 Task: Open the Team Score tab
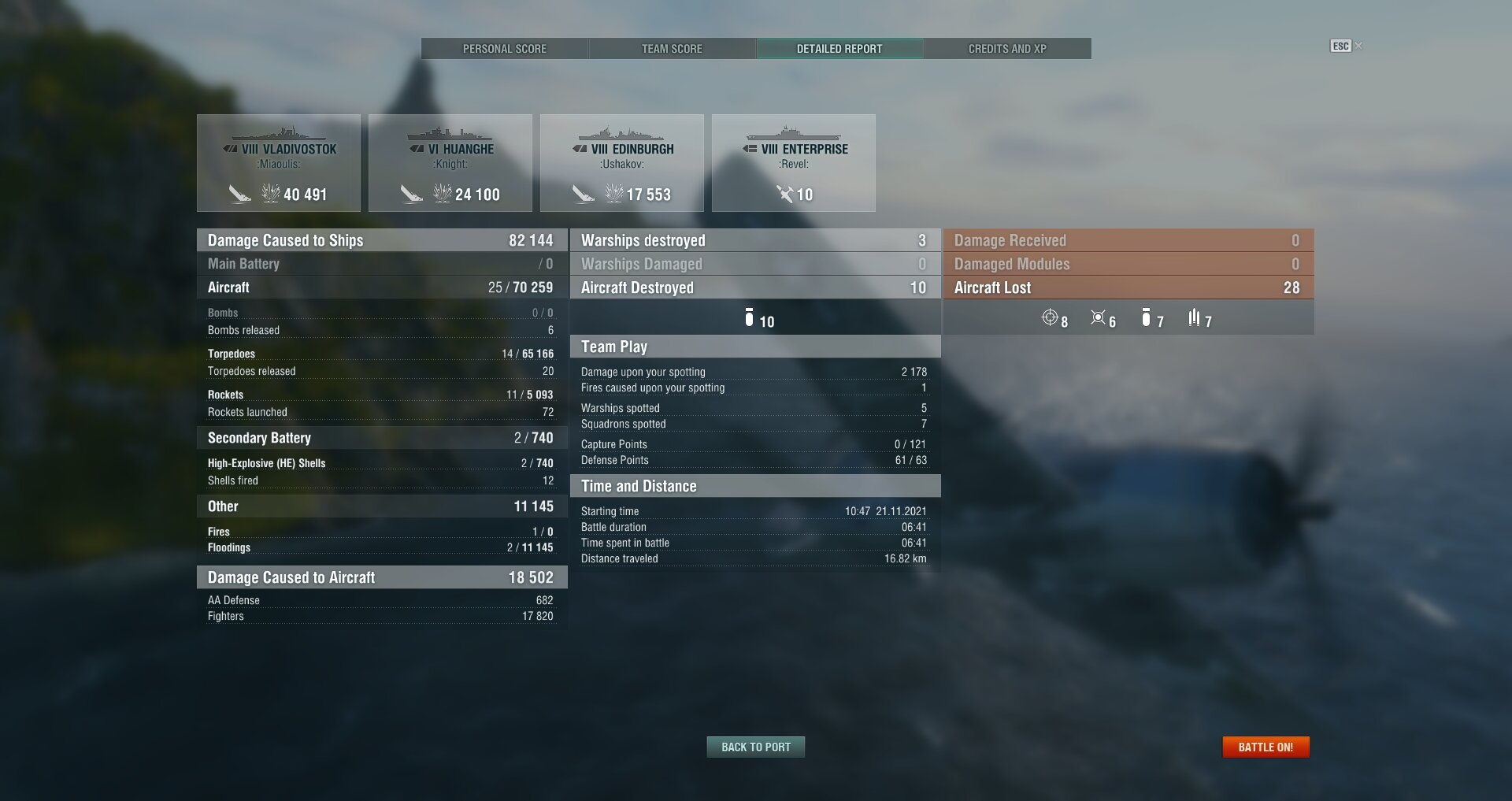click(x=672, y=49)
